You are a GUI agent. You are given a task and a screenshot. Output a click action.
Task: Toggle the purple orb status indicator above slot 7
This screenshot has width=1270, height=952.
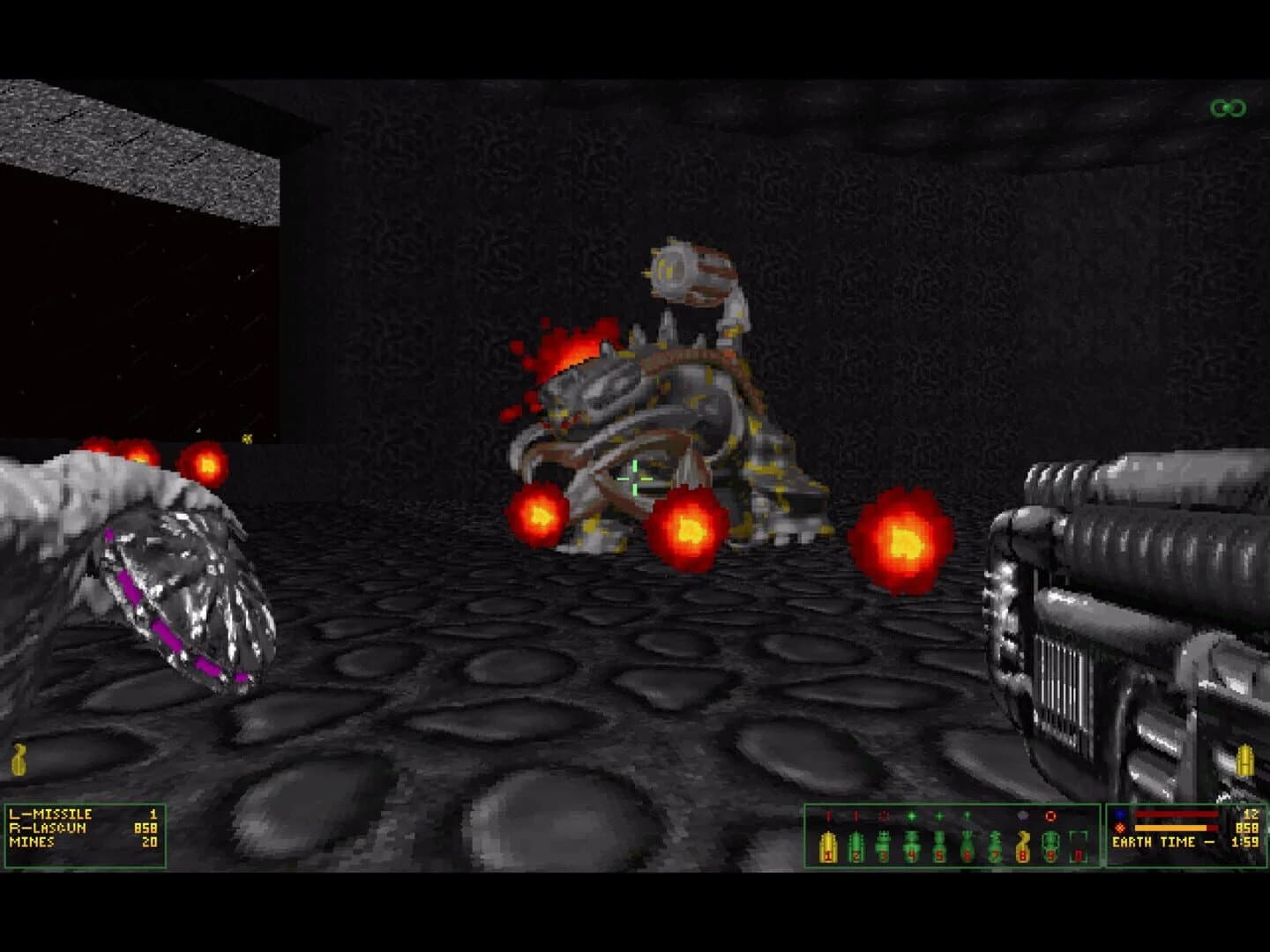pyautogui.click(x=1021, y=814)
